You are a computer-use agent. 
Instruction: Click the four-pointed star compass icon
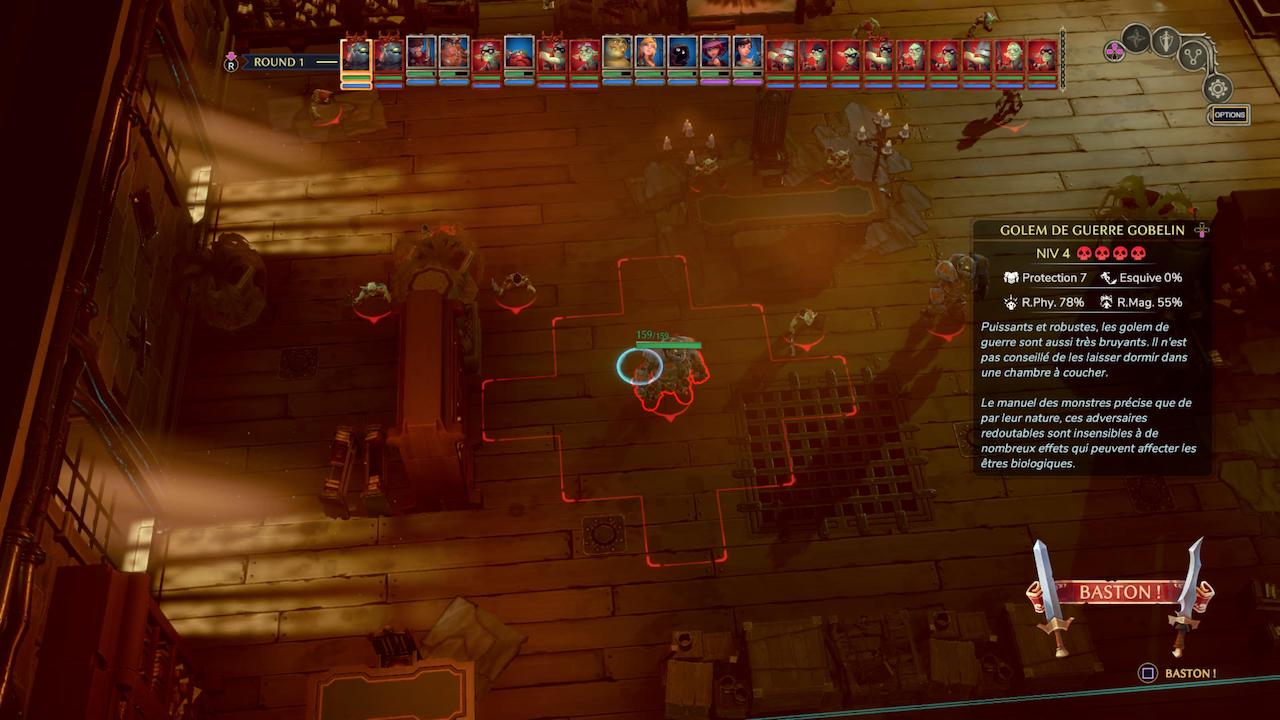pos(1136,39)
